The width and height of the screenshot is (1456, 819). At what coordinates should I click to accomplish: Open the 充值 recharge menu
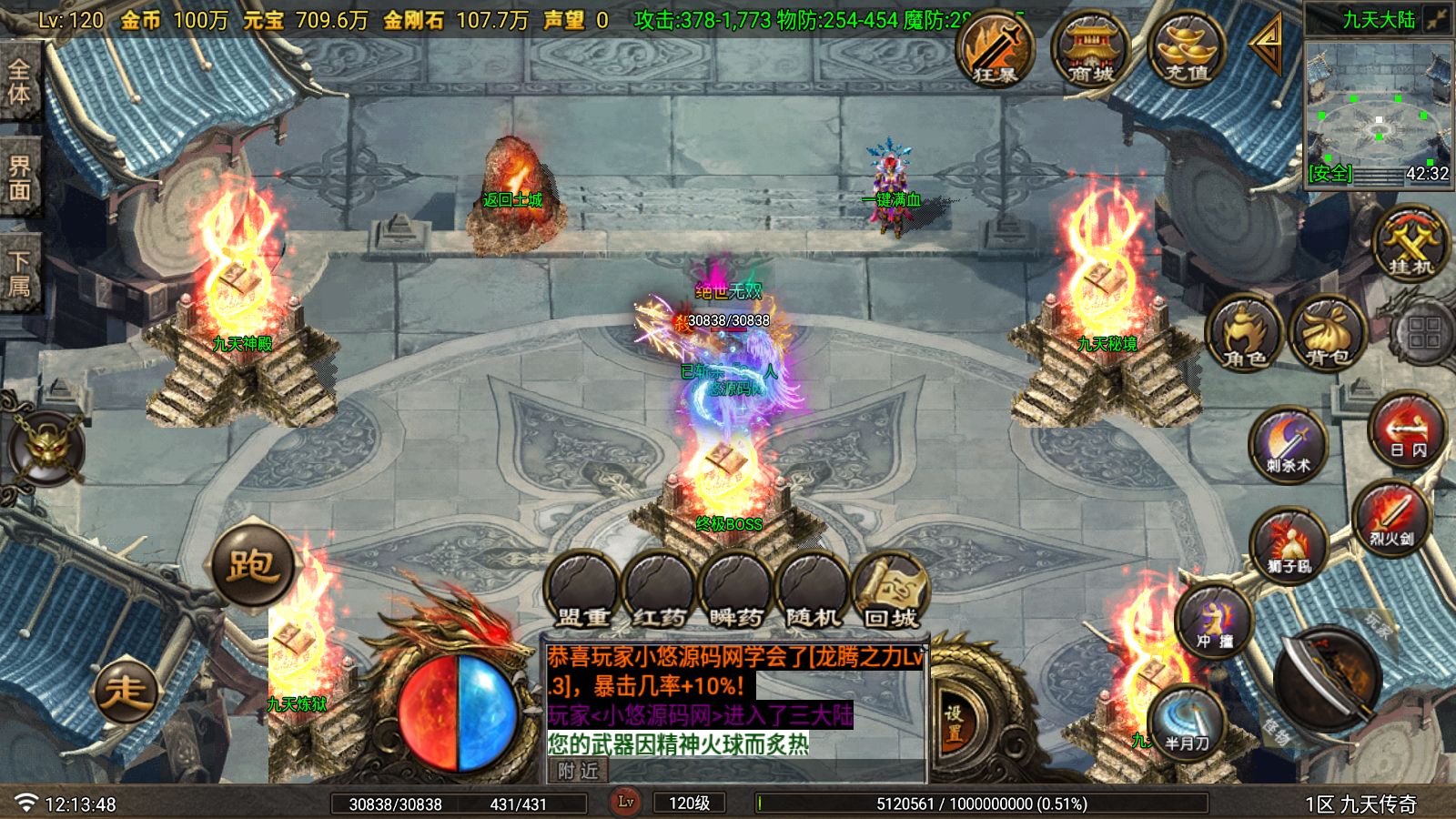click(x=1187, y=51)
